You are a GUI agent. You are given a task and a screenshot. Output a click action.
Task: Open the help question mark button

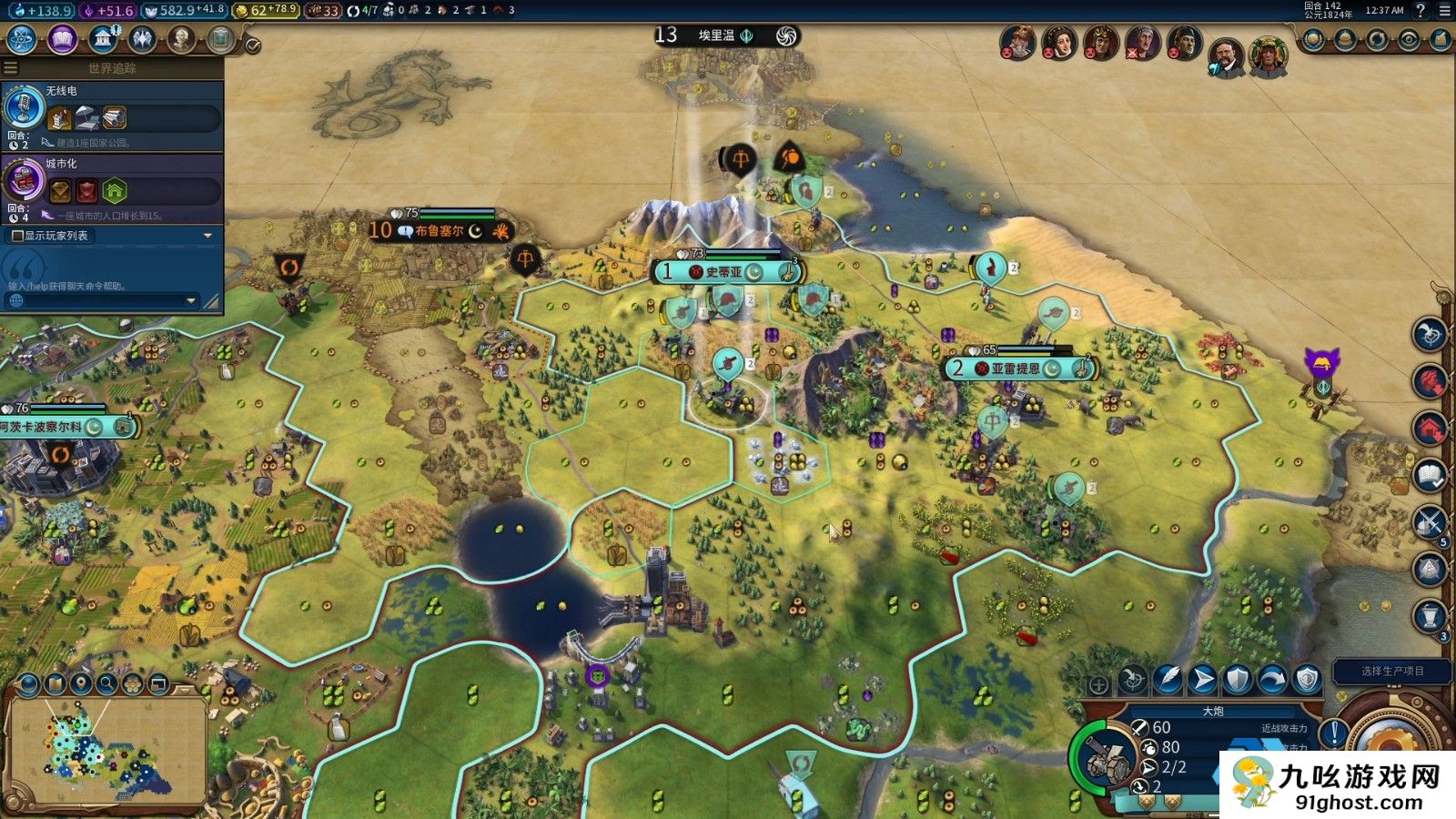1421,11
